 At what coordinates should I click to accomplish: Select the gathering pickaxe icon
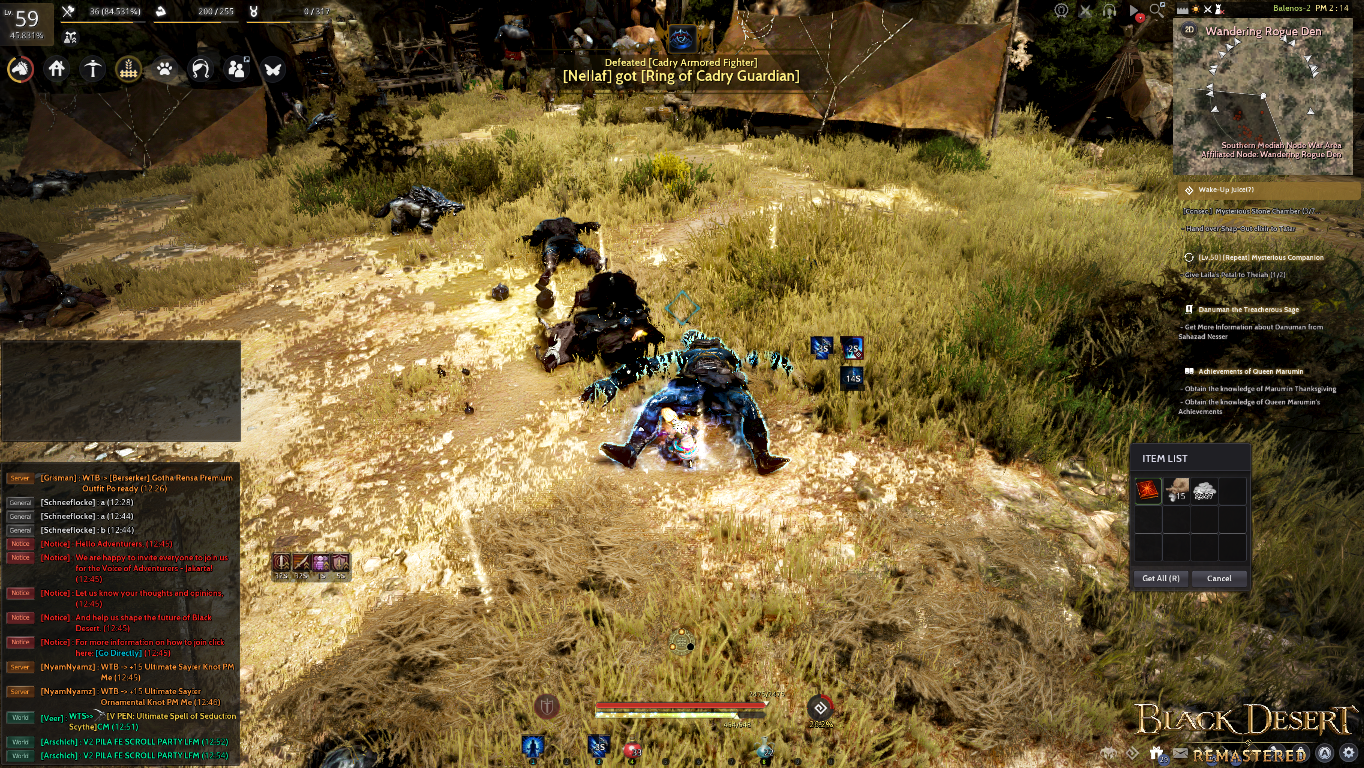coord(92,70)
